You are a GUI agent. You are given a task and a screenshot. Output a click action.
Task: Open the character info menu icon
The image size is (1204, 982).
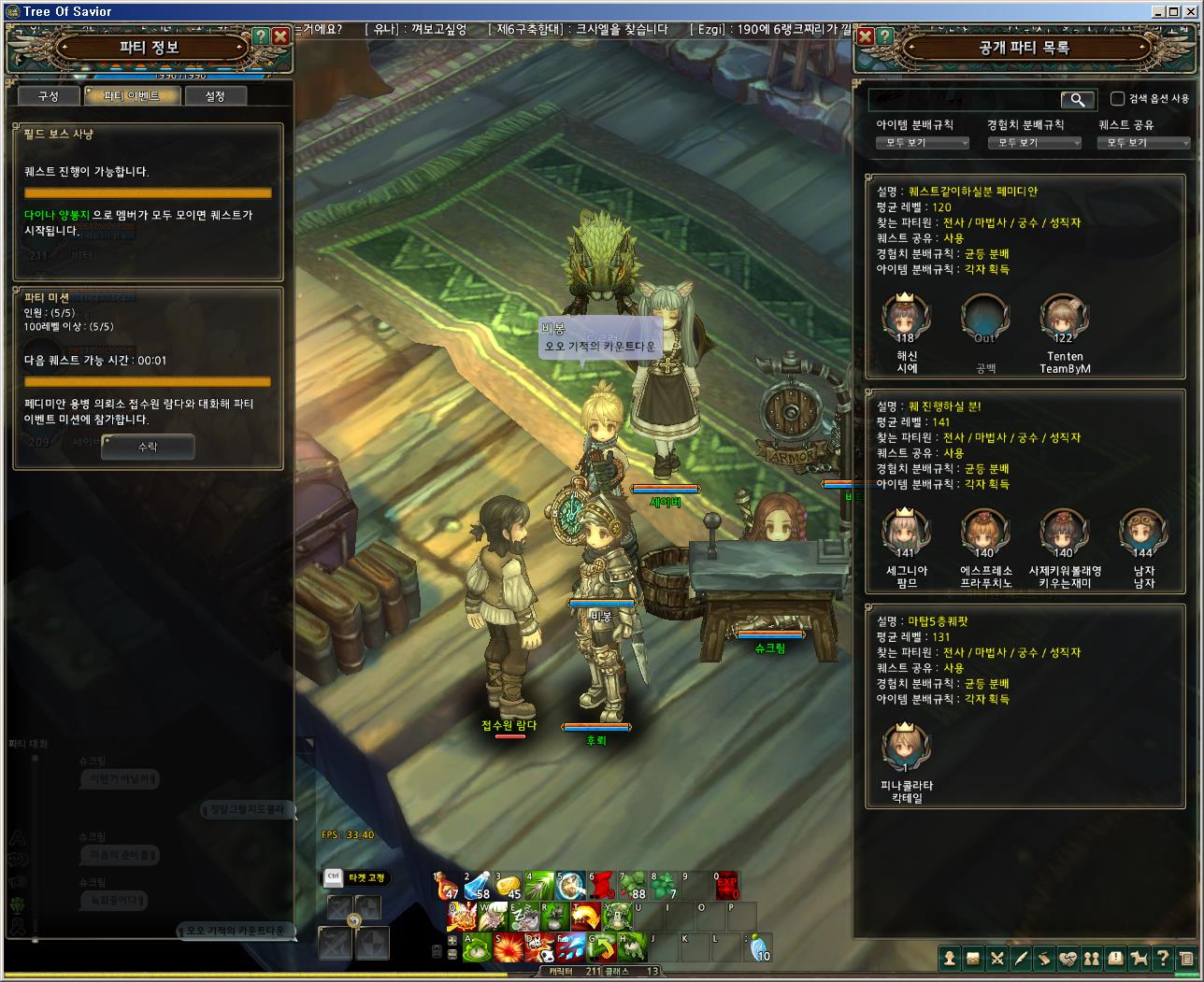(950, 958)
